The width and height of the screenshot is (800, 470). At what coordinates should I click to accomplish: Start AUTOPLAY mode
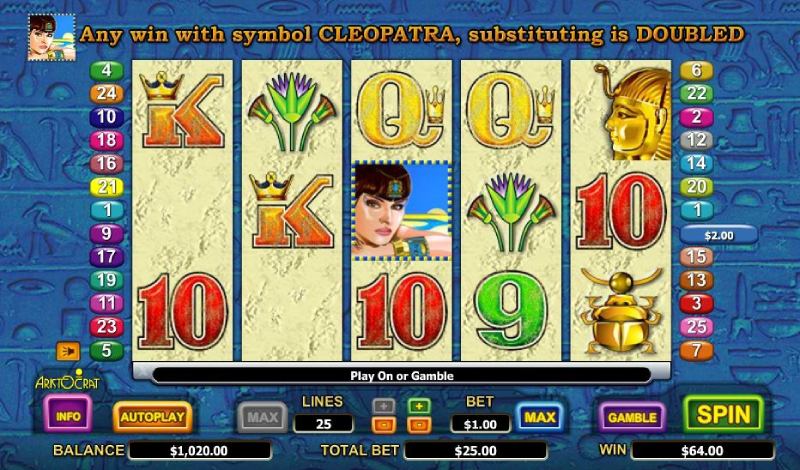(152, 416)
